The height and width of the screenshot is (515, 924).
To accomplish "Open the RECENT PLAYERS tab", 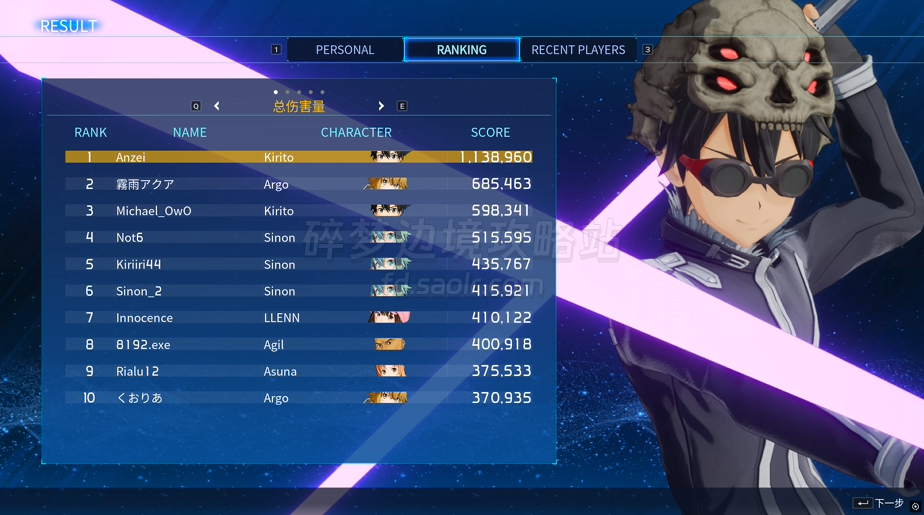I will [x=578, y=50].
